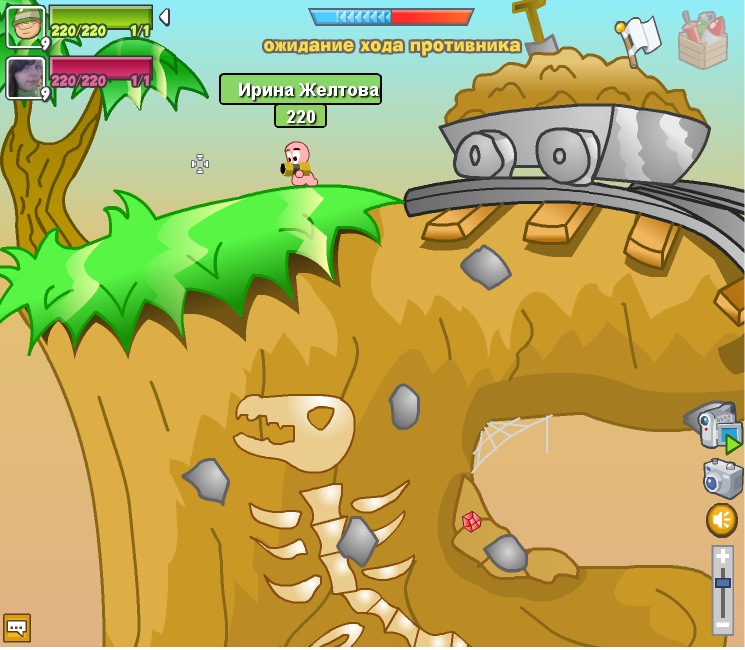Open the weapons crate inventory
Screen dimensions: 745x650
pos(702,40)
